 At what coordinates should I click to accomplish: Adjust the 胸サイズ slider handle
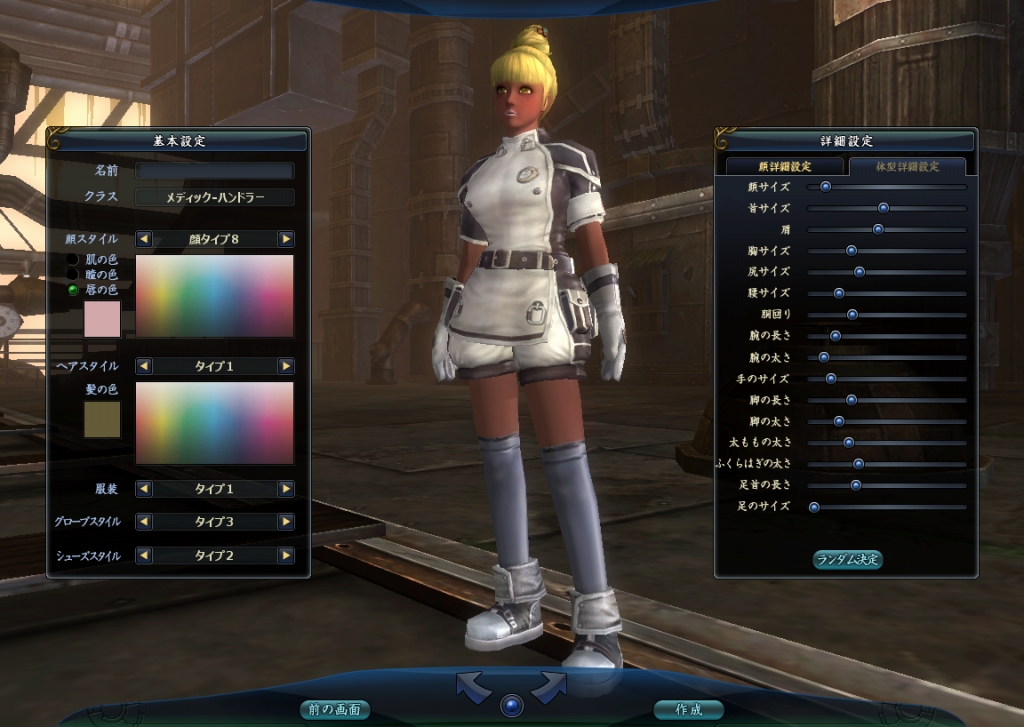point(852,251)
